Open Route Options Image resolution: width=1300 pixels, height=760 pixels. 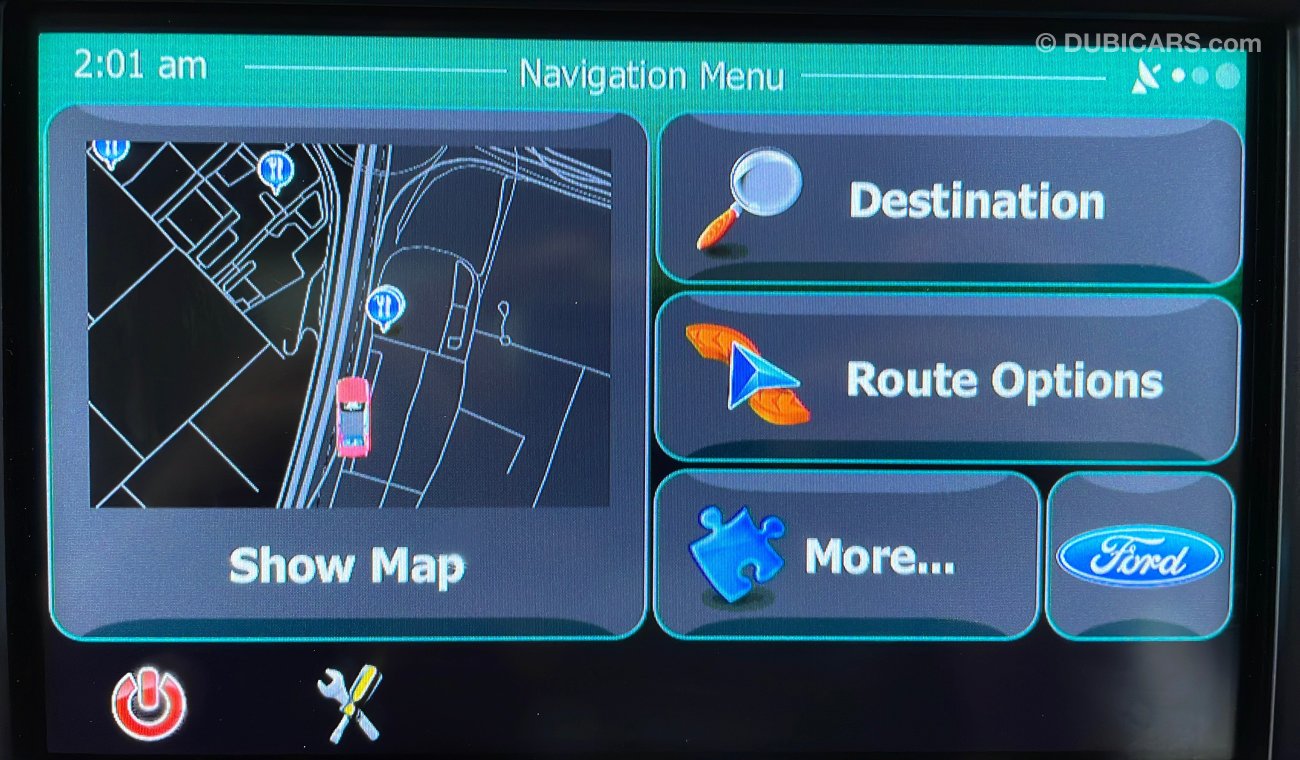point(946,379)
